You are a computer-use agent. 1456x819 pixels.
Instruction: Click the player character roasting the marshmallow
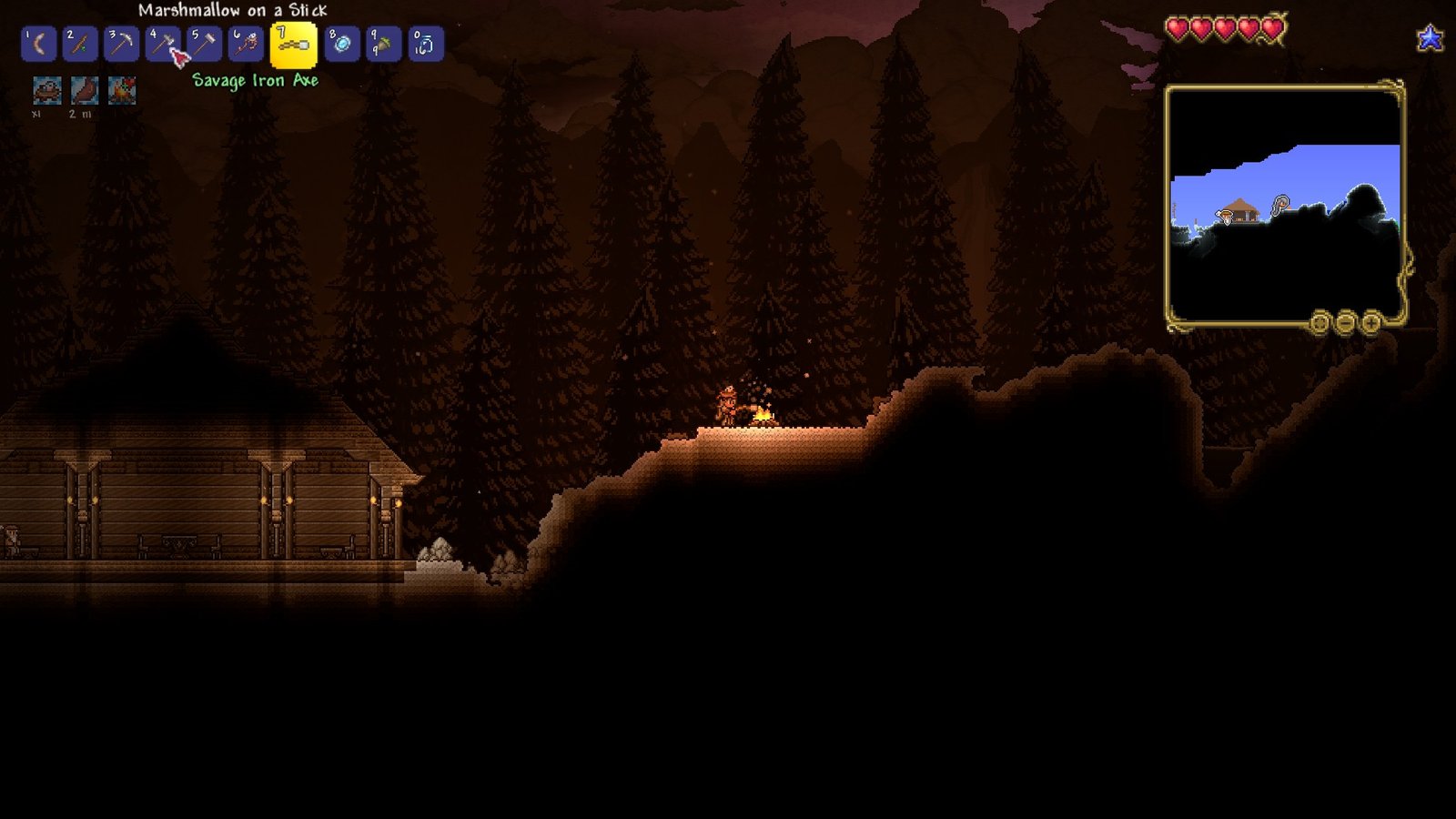coord(728,403)
